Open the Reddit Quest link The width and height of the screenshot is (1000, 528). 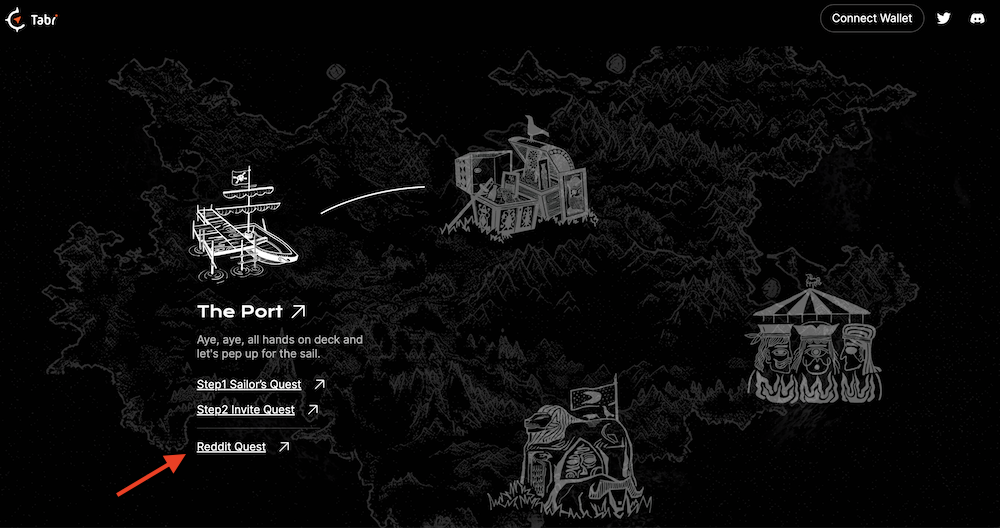(x=232, y=447)
